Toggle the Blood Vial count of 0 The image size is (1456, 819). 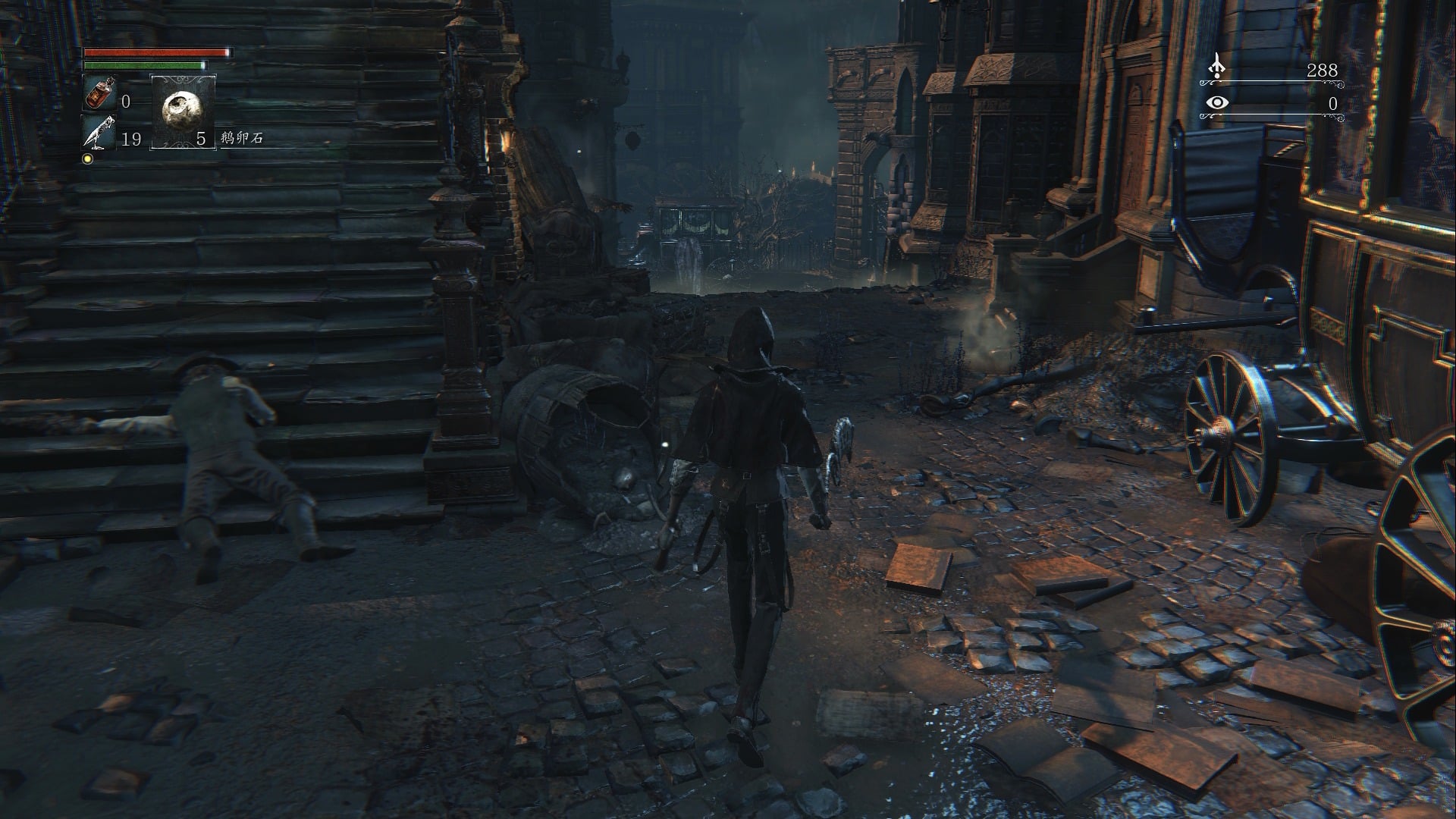(x=127, y=100)
